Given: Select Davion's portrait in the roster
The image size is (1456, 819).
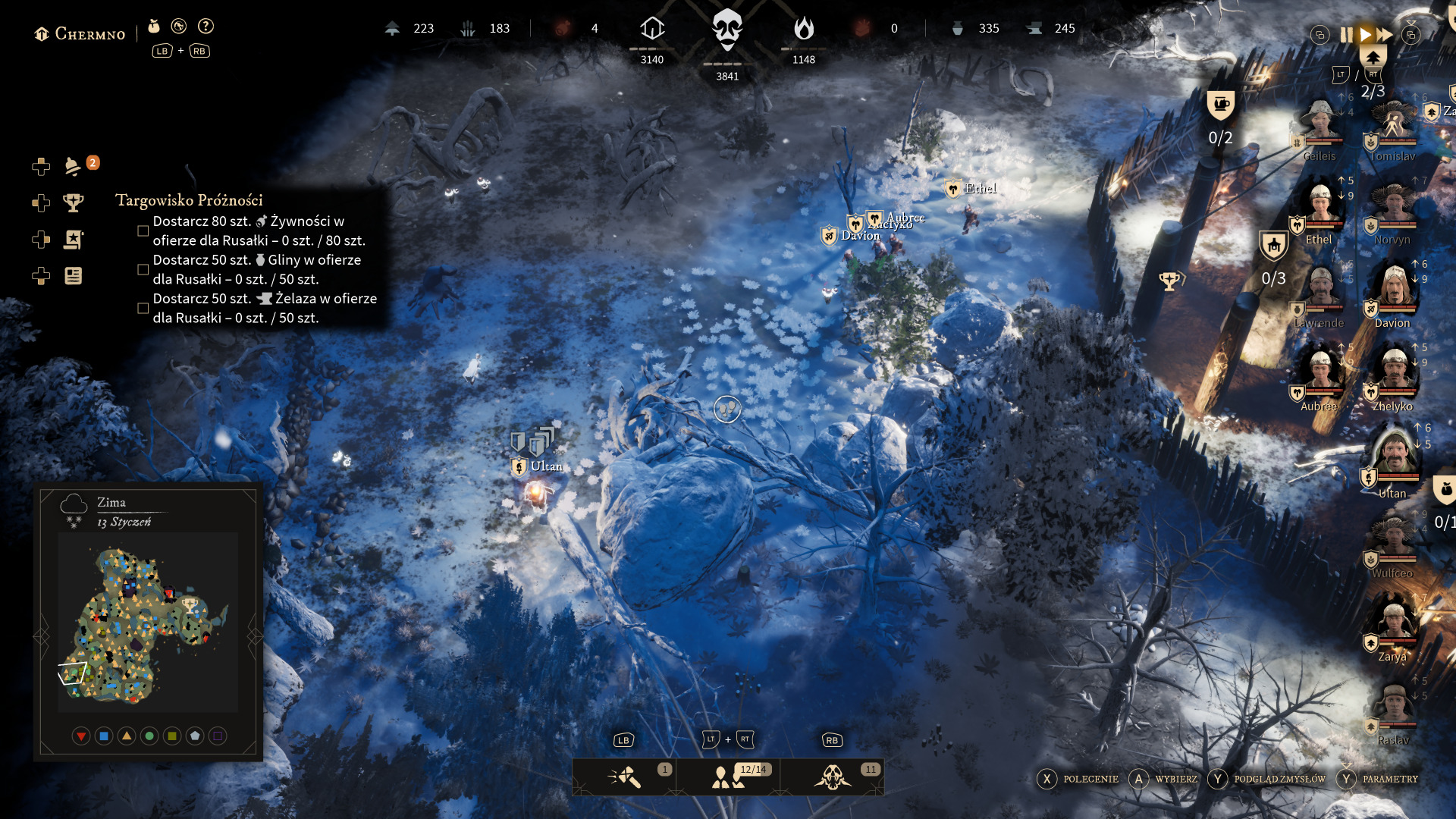Looking at the screenshot, I should tap(1394, 292).
